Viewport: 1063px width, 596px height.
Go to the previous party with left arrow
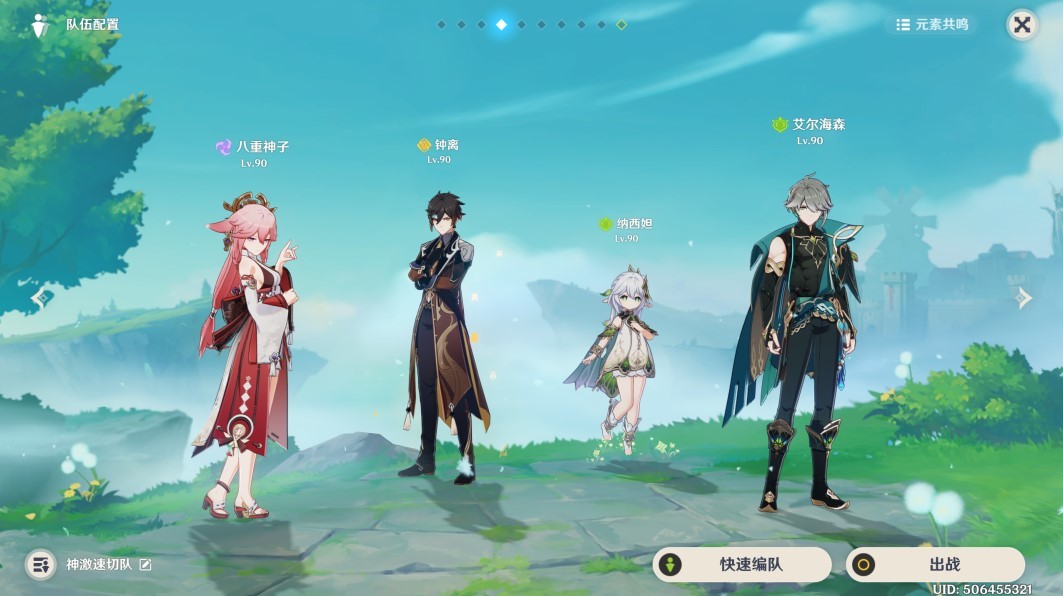coord(41,297)
